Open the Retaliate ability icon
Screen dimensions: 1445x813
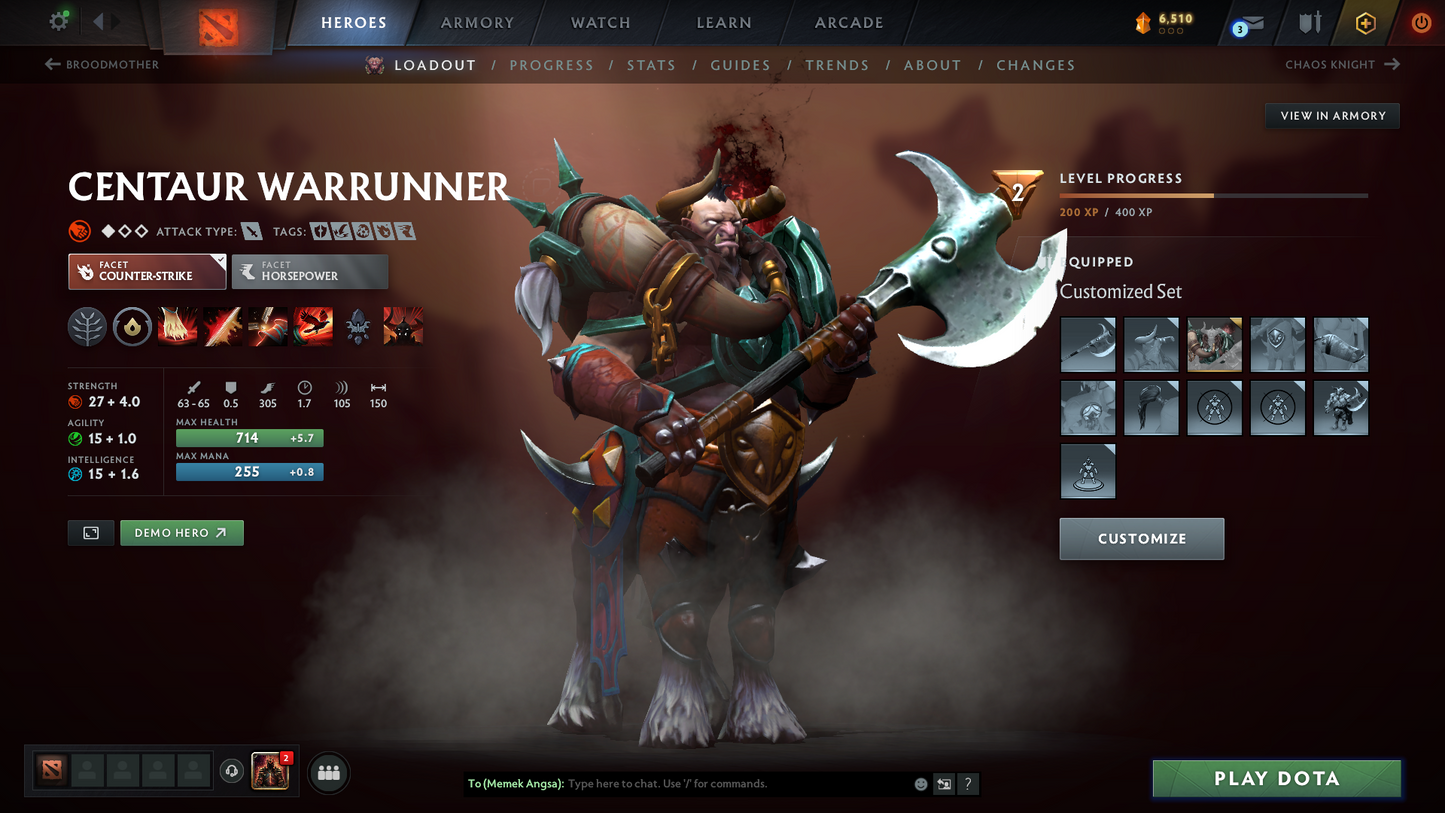point(267,325)
